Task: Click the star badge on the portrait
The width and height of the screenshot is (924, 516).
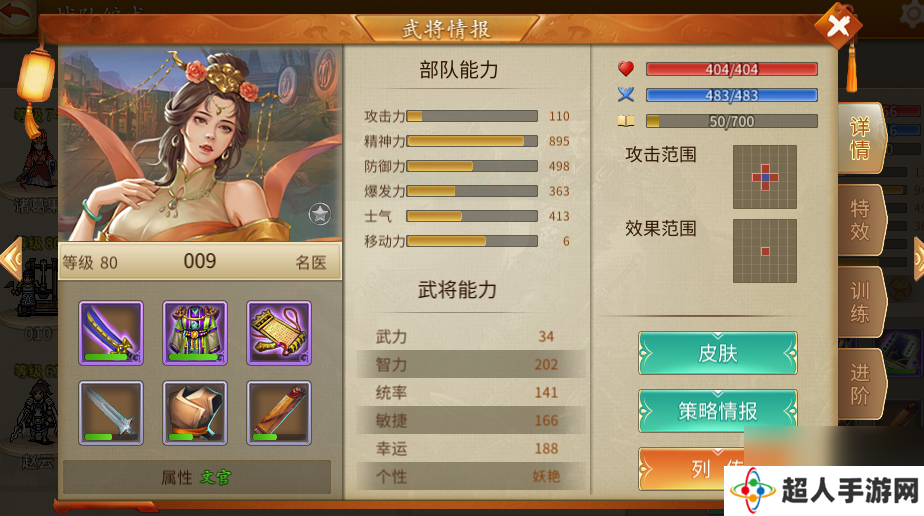Action: click(319, 213)
